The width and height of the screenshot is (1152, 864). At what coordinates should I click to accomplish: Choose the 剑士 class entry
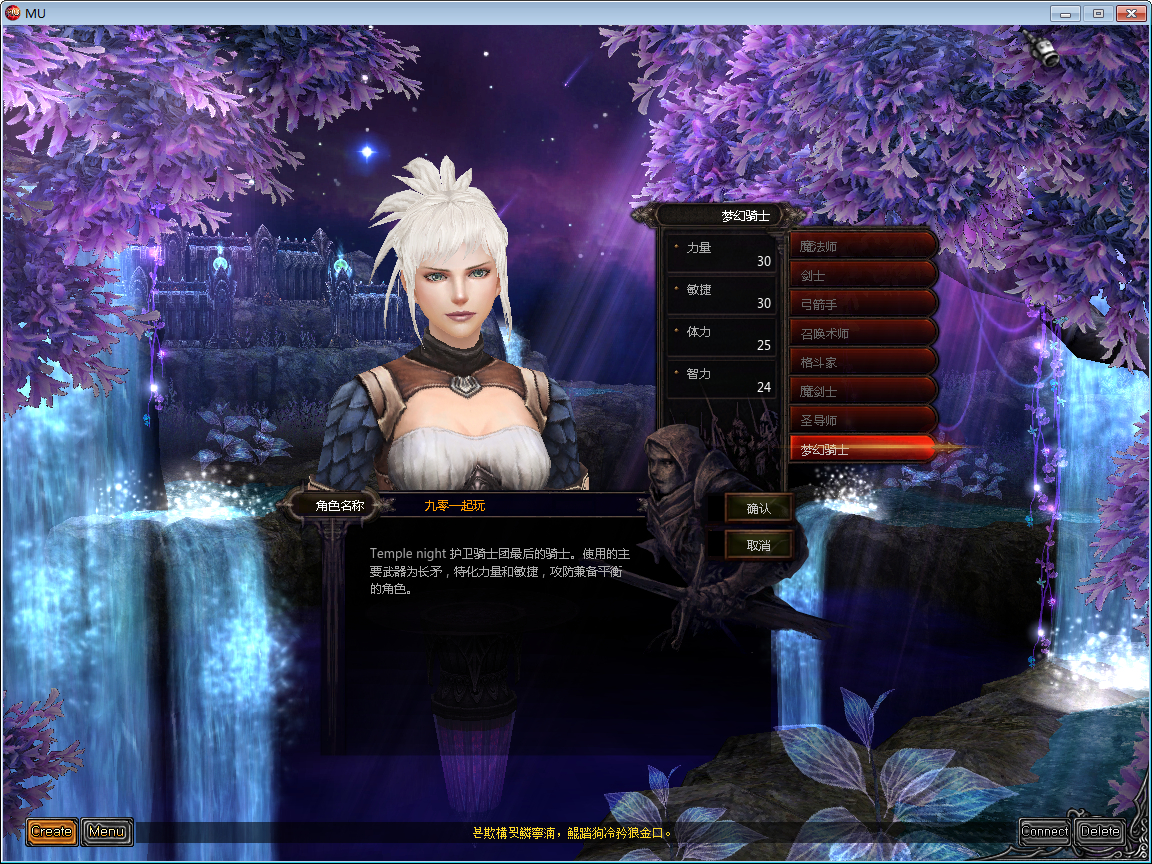coord(862,275)
